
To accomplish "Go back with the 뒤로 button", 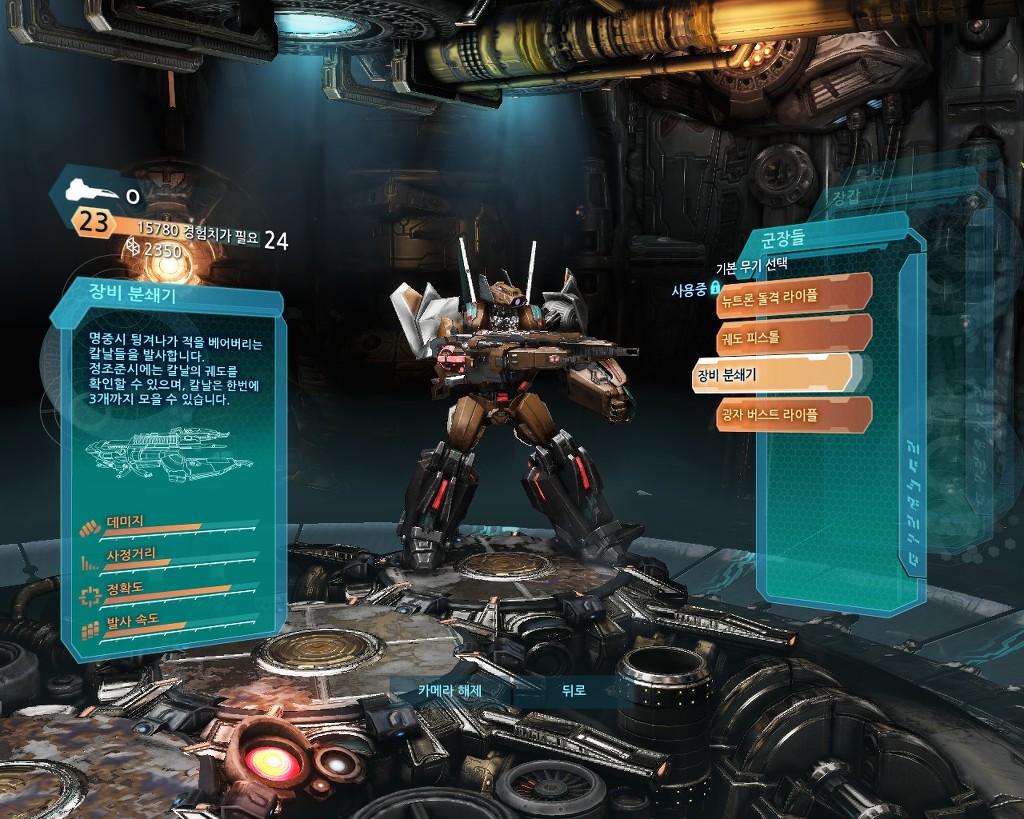I will click(x=573, y=690).
